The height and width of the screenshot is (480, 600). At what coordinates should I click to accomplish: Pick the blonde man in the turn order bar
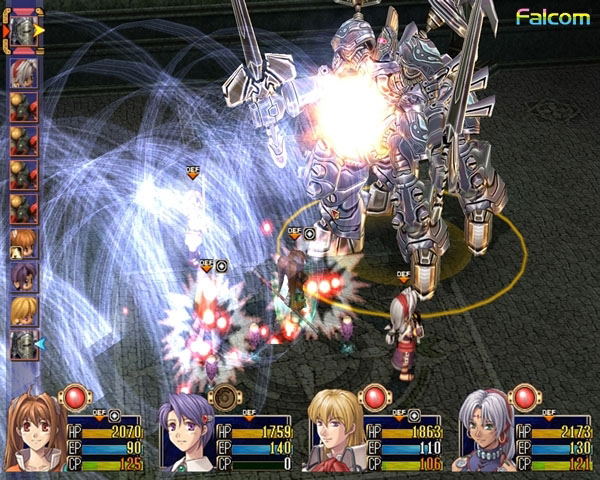point(24,310)
